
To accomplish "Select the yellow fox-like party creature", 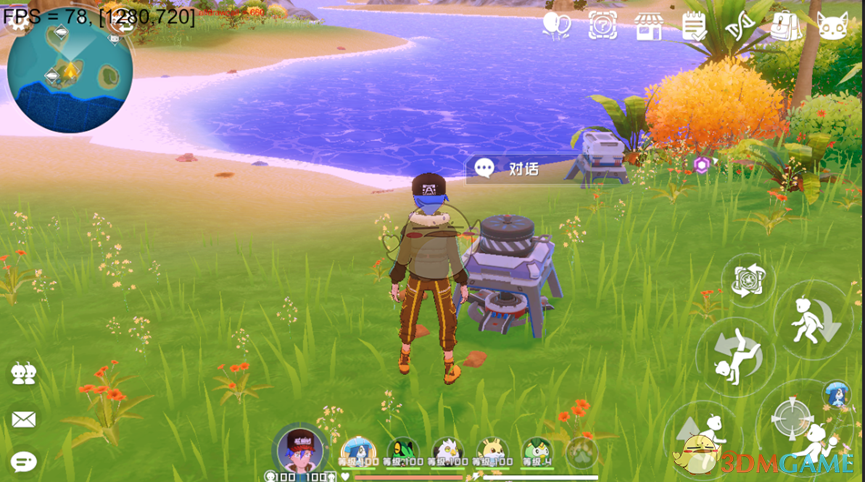I will click(492, 453).
